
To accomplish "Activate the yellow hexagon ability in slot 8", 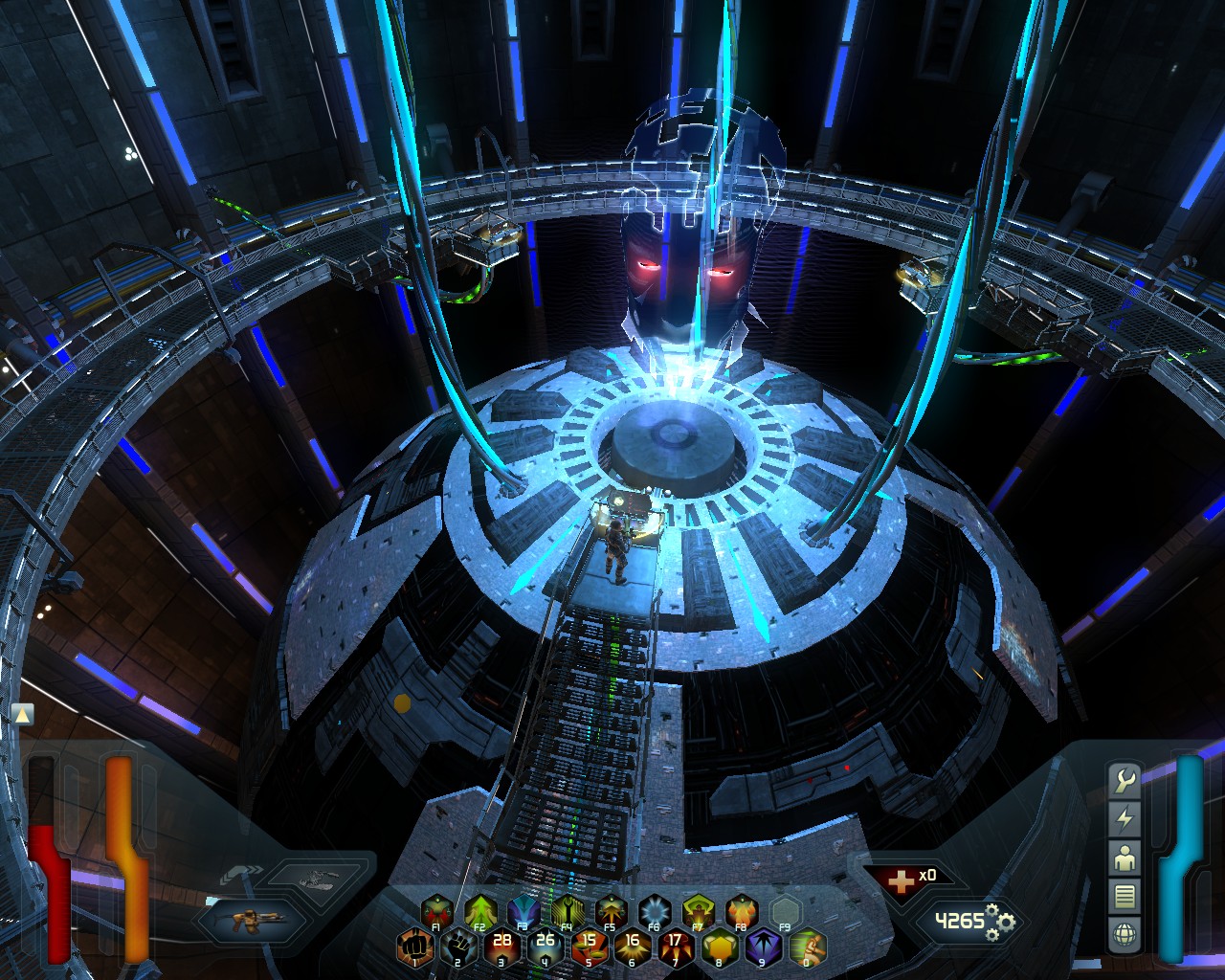I will click(720, 947).
